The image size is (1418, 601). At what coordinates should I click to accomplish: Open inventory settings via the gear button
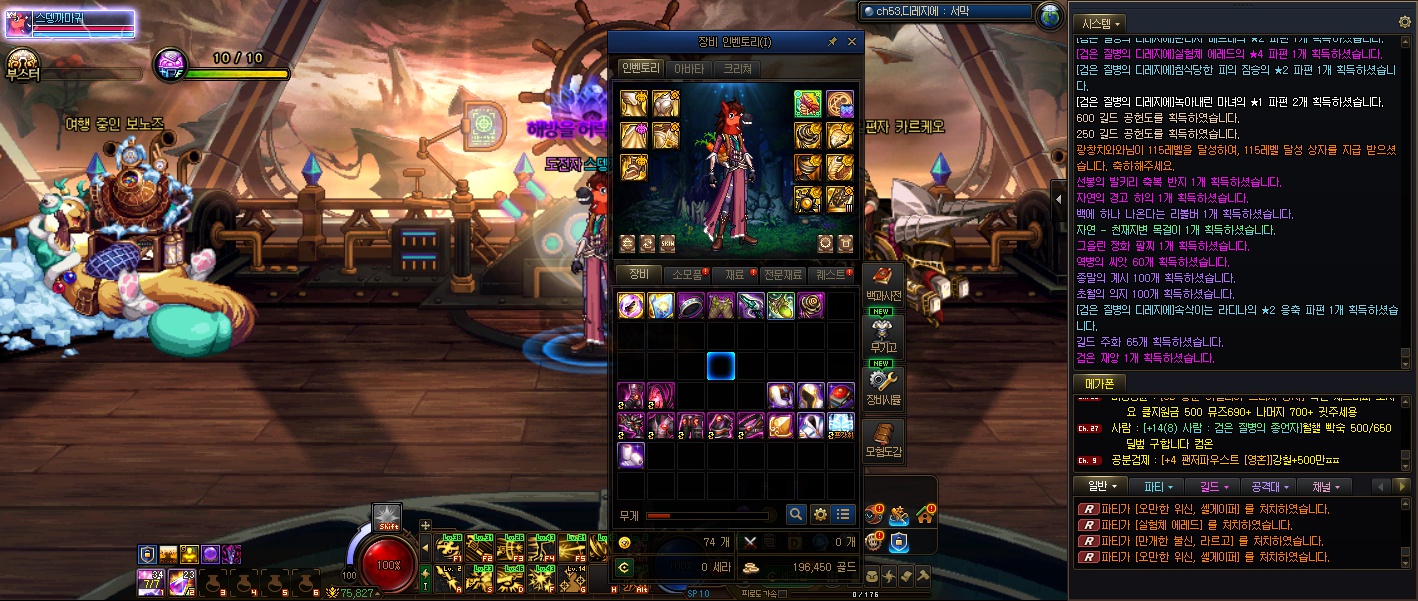[x=820, y=514]
